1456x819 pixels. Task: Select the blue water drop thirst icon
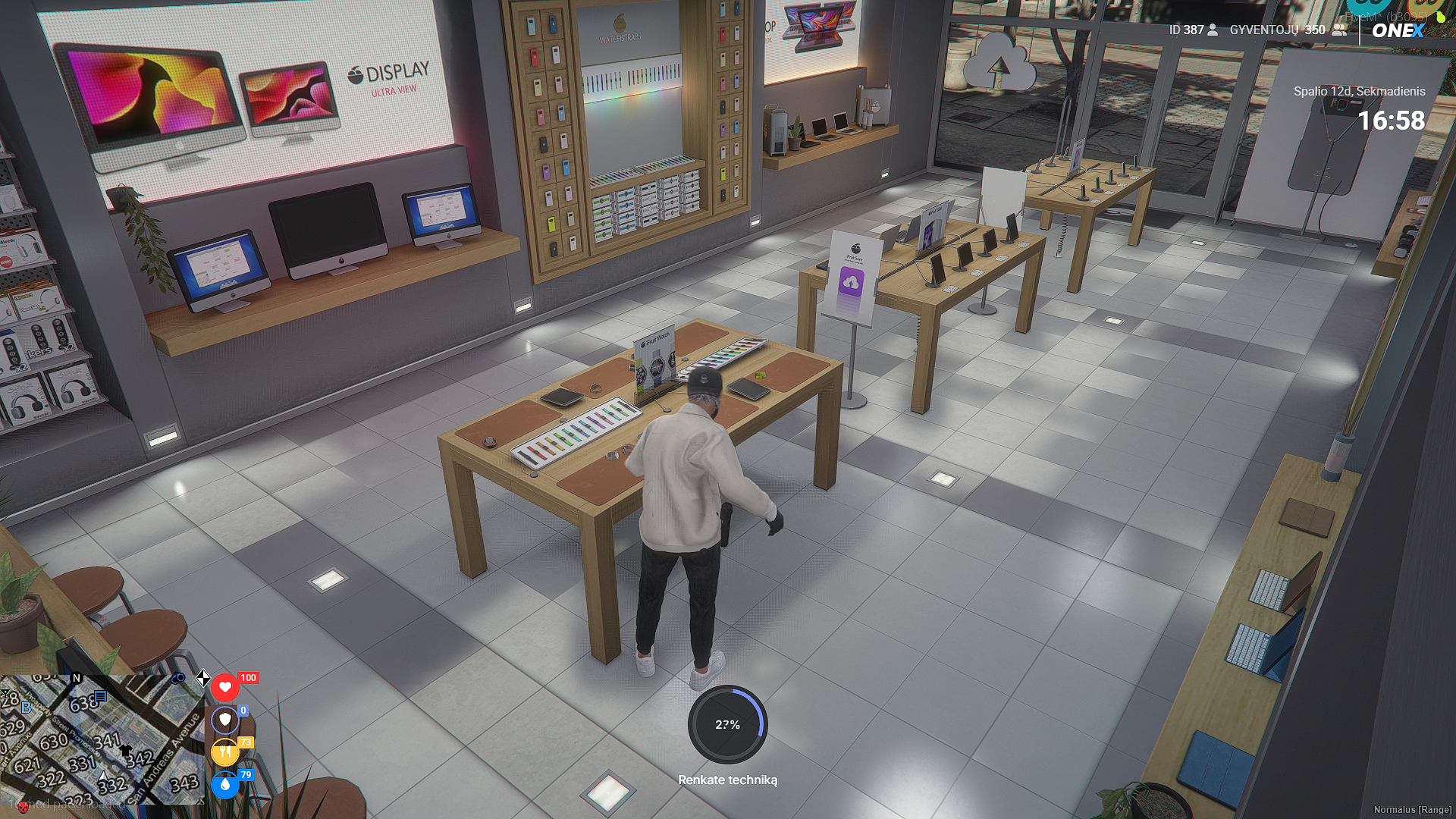click(224, 785)
